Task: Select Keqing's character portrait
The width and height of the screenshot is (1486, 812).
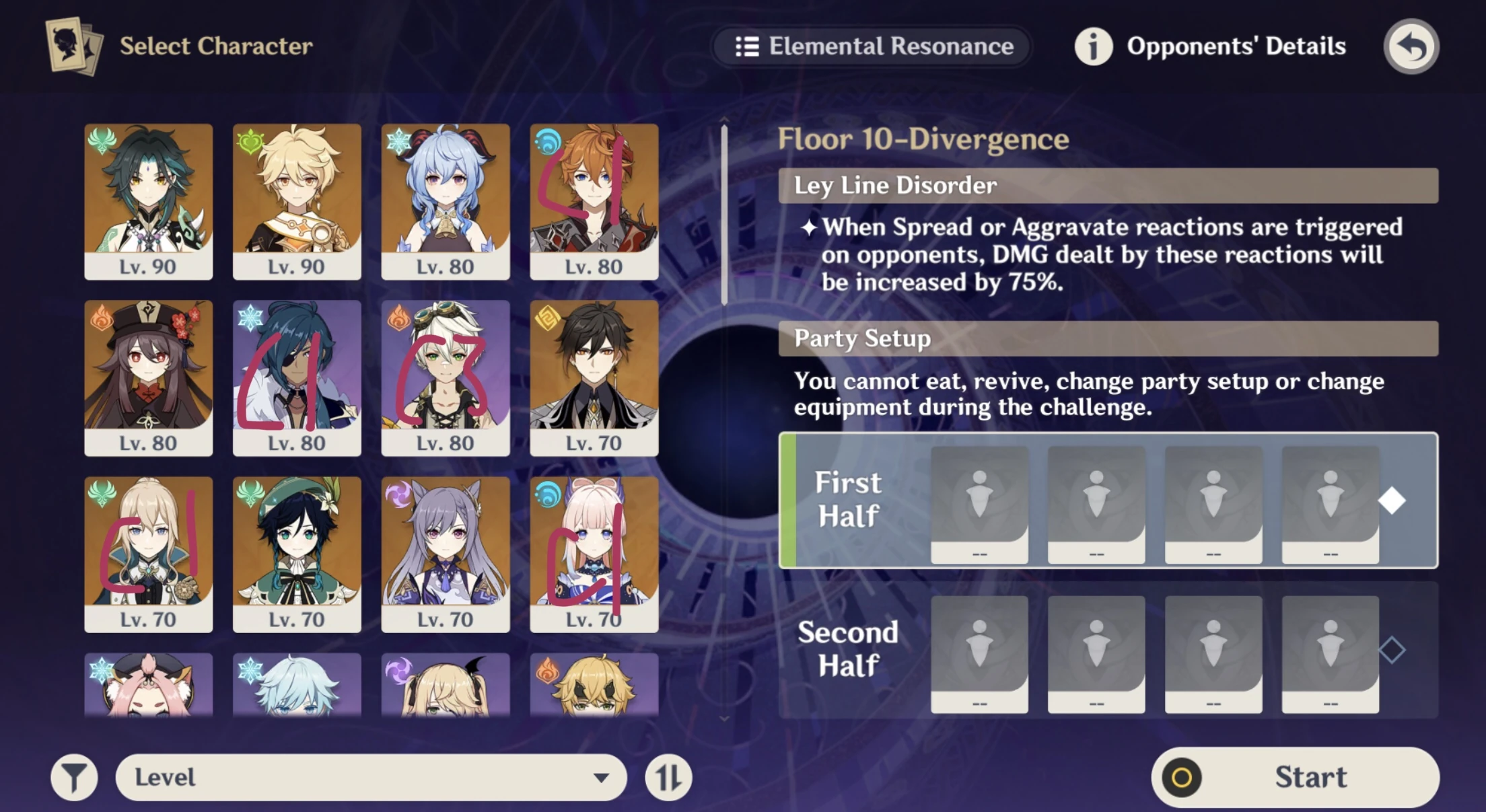Action: [x=446, y=546]
